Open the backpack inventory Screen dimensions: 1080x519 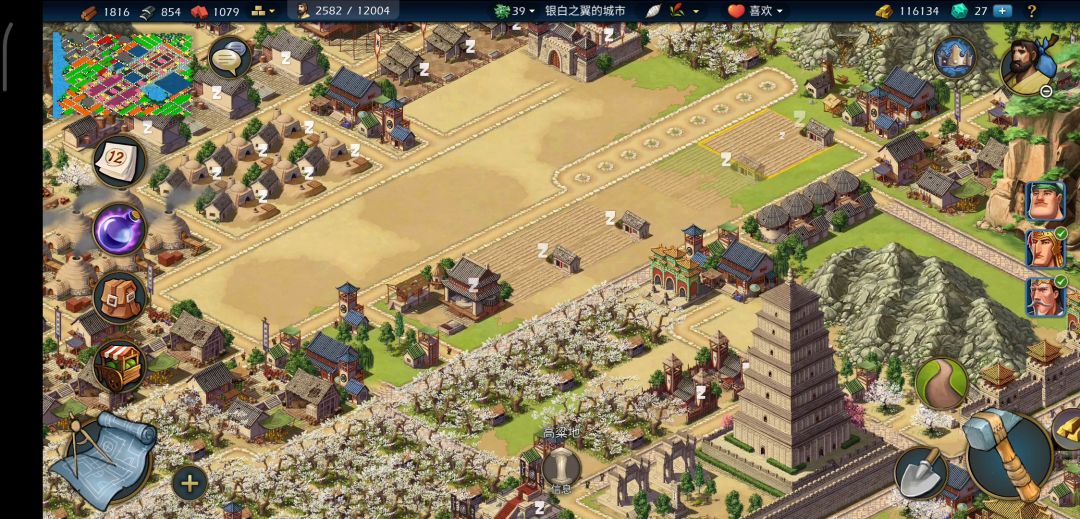click(x=120, y=297)
